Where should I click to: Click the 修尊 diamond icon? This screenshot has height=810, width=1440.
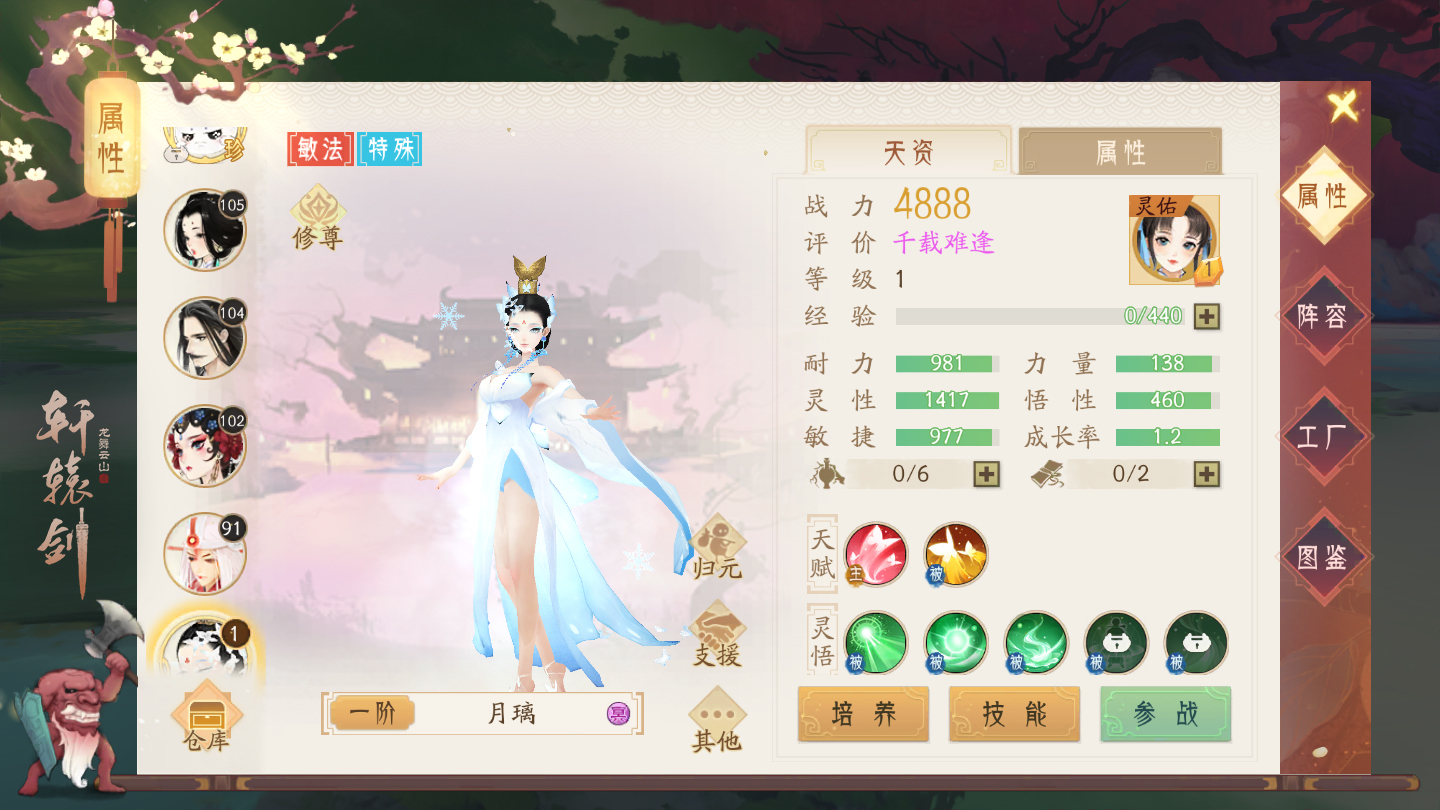[x=318, y=217]
